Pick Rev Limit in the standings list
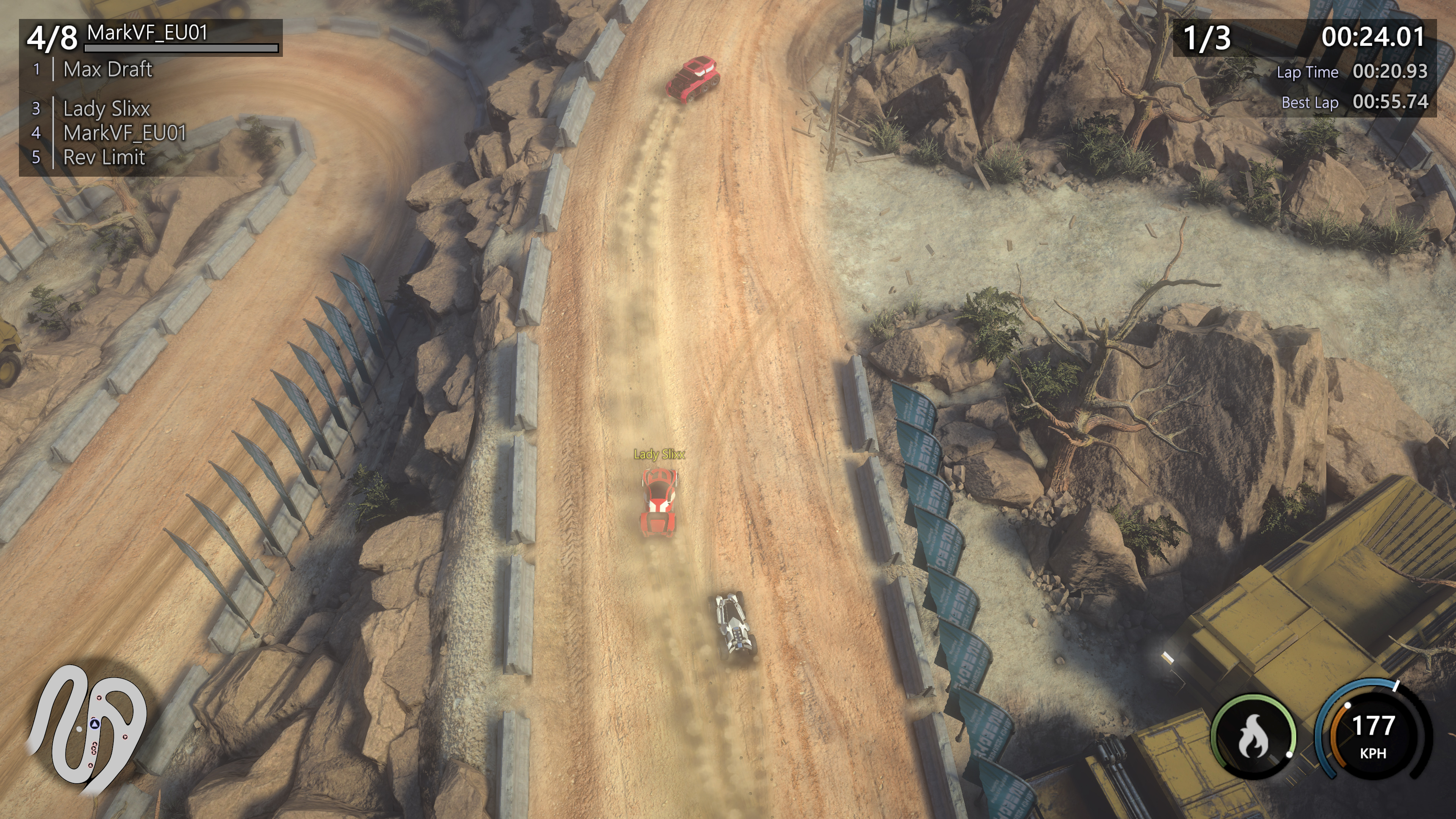The height and width of the screenshot is (819, 1456). (104, 158)
